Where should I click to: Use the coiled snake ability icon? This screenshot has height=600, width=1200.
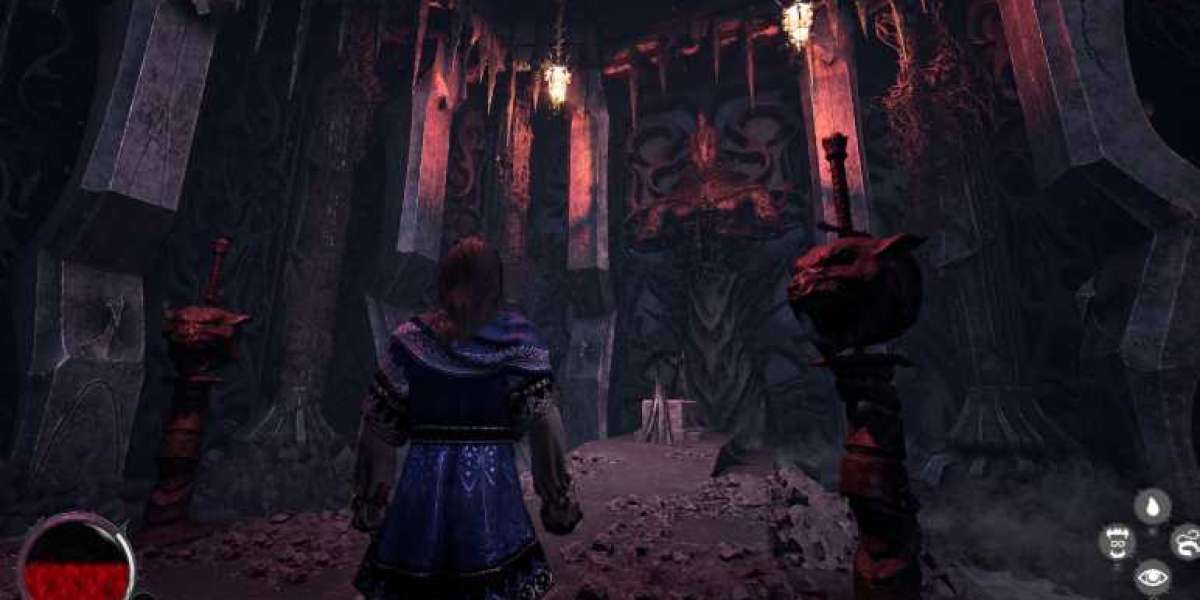(x=1187, y=541)
